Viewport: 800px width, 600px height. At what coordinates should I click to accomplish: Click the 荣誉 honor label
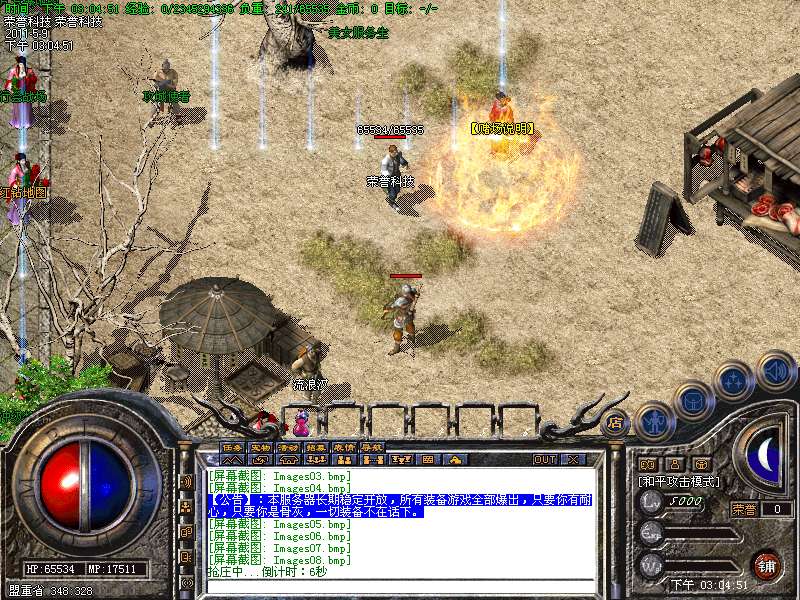[x=744, y=509]
